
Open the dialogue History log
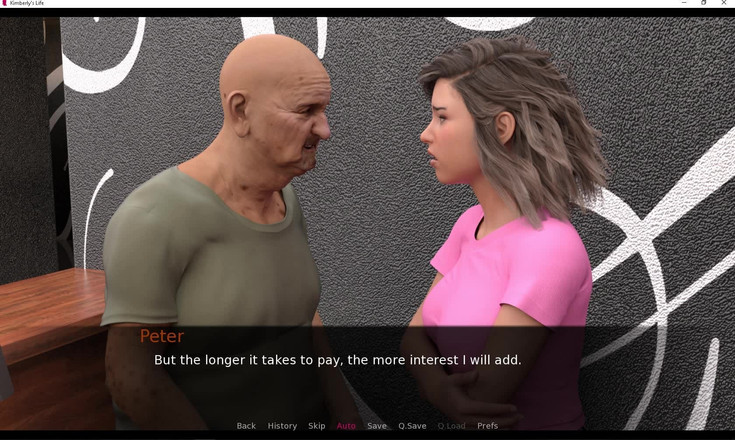click(x=282, y=426)
